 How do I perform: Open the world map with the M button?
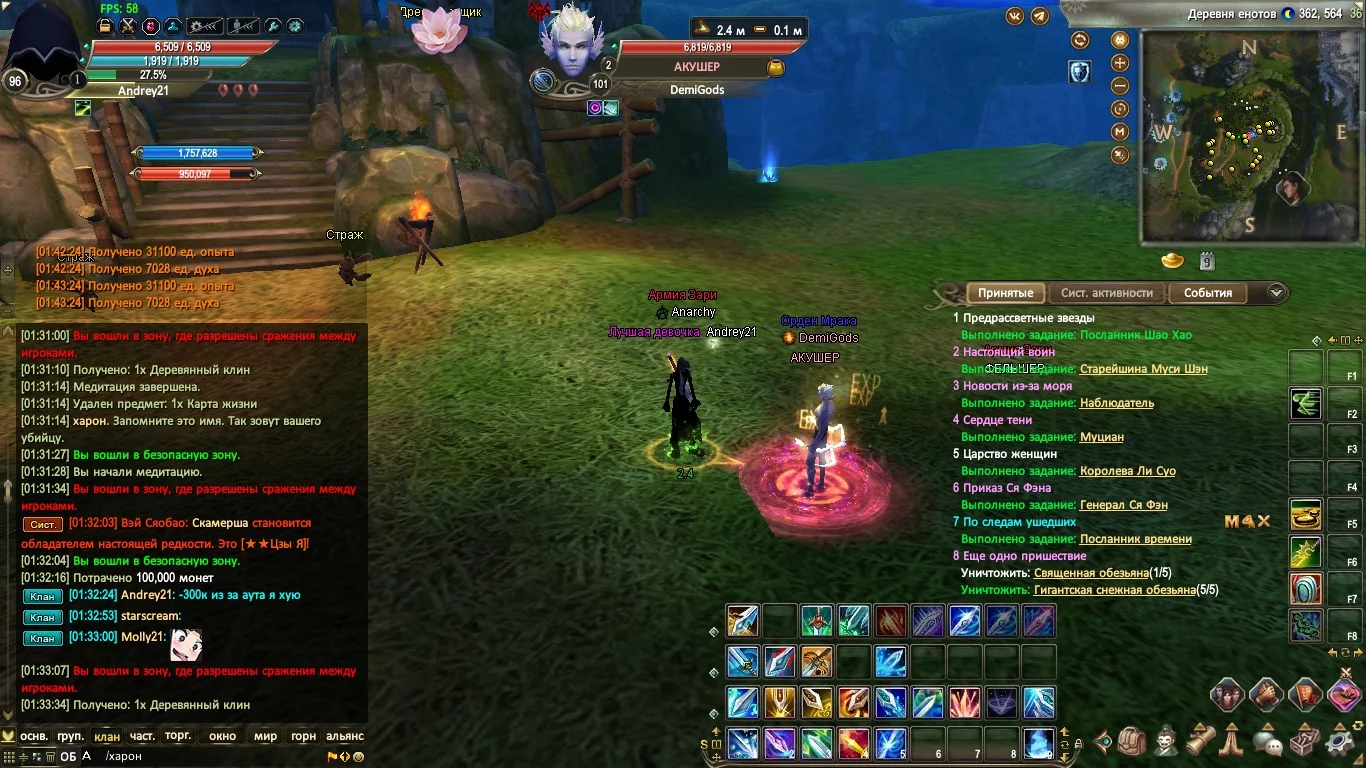point(1120,132)
